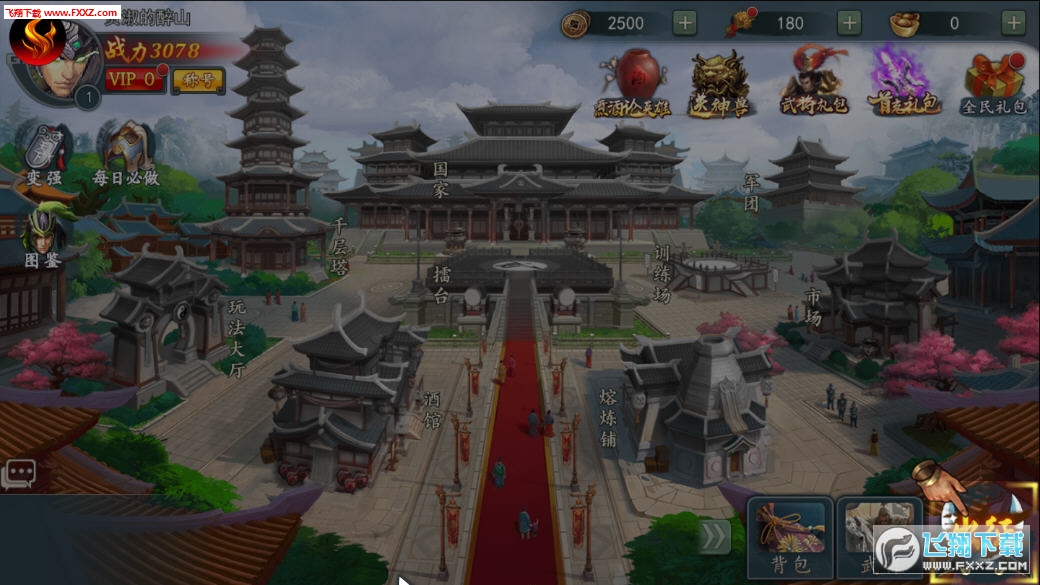Open the 煮酒论英雄 event
Image resolution: width=1040 pixels, height=585 pixels.
point(633,80)
